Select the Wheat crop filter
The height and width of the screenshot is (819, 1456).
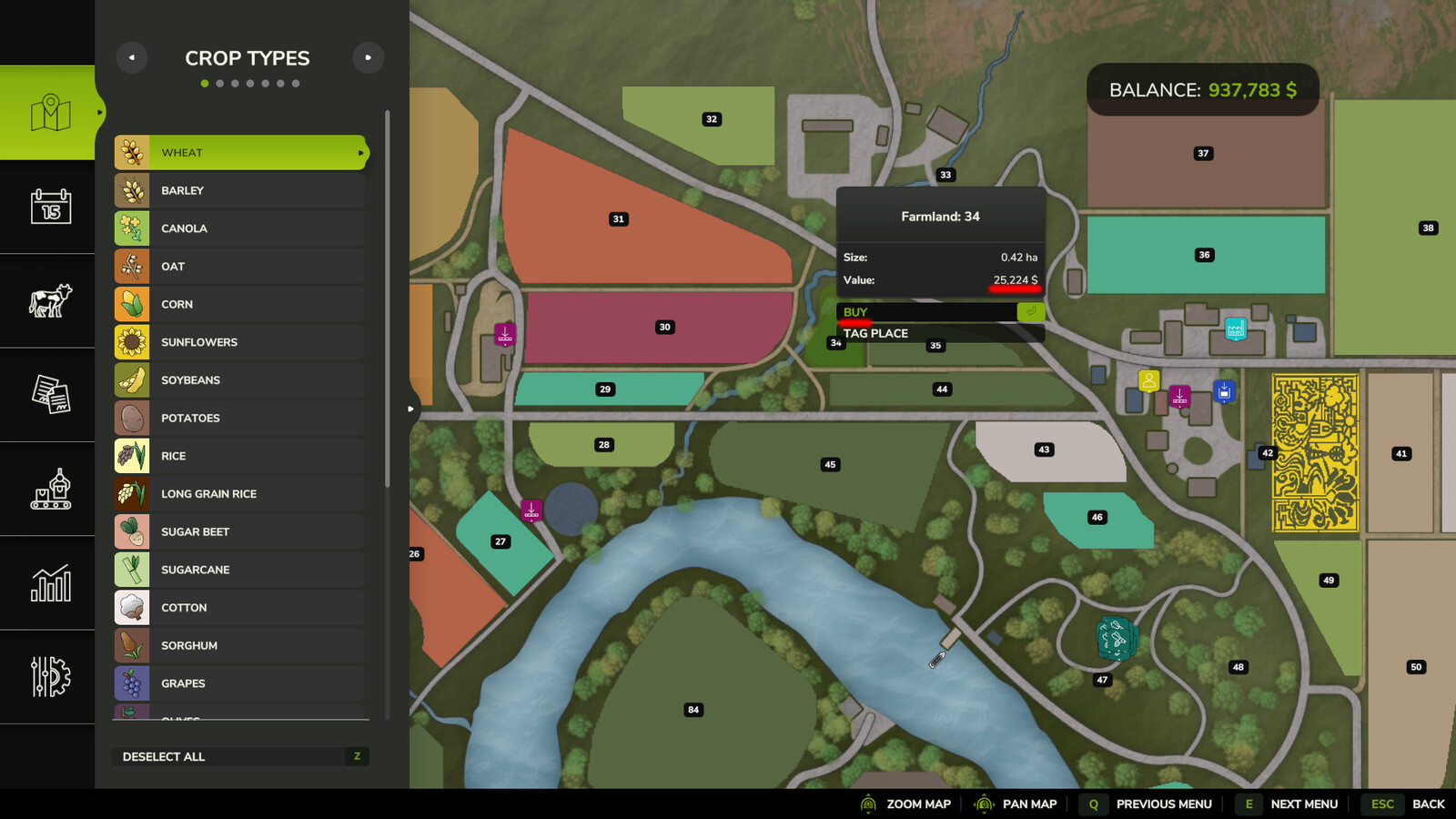[x=240, y=153]
